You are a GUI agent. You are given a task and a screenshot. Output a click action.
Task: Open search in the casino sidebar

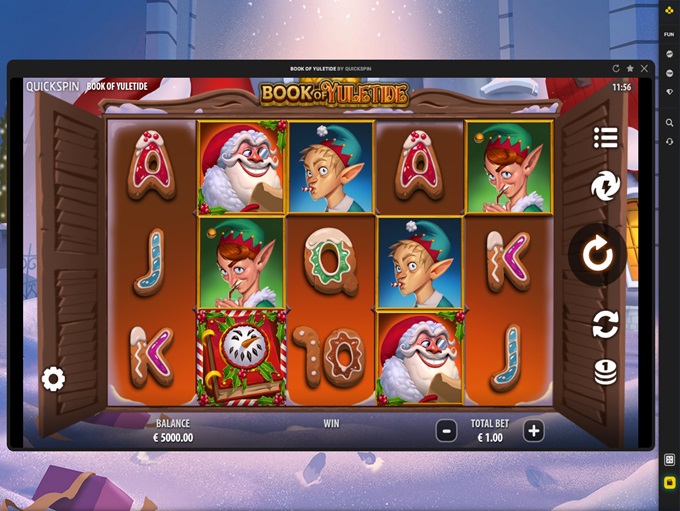[669, 122]
